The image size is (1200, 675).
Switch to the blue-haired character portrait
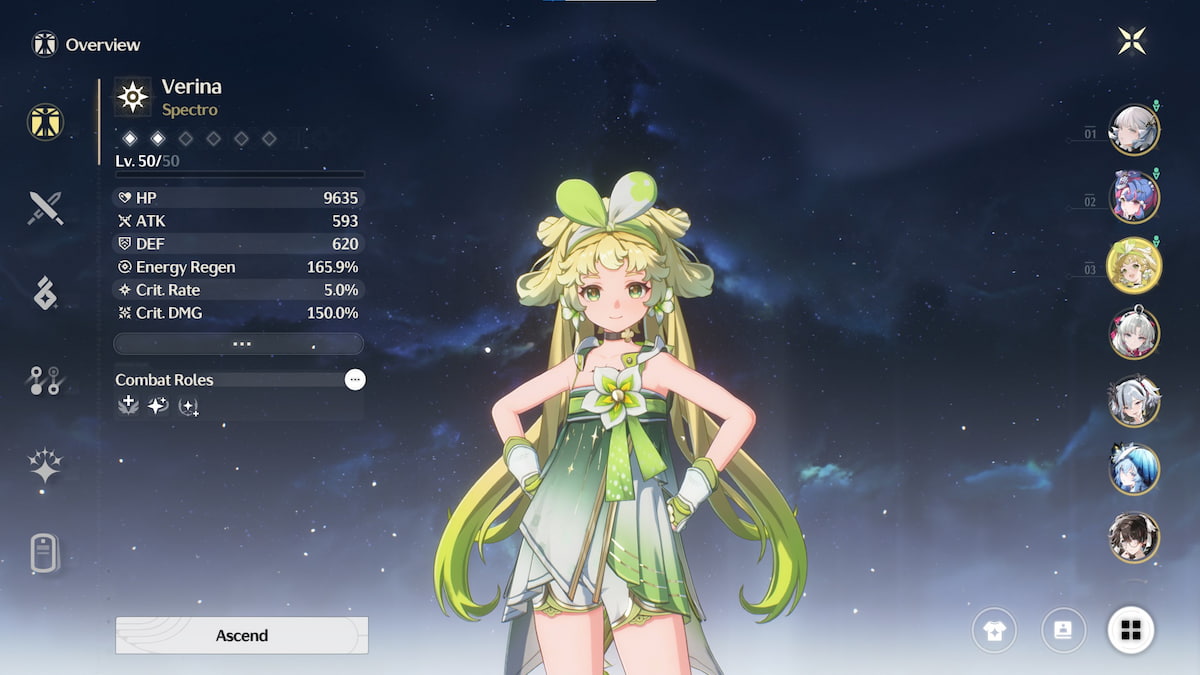(1134, 469)
